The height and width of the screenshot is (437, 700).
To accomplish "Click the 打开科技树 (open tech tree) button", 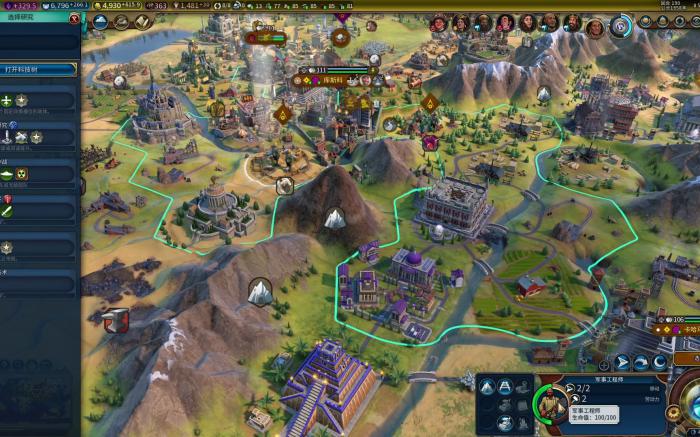I will tap(38, 70).
